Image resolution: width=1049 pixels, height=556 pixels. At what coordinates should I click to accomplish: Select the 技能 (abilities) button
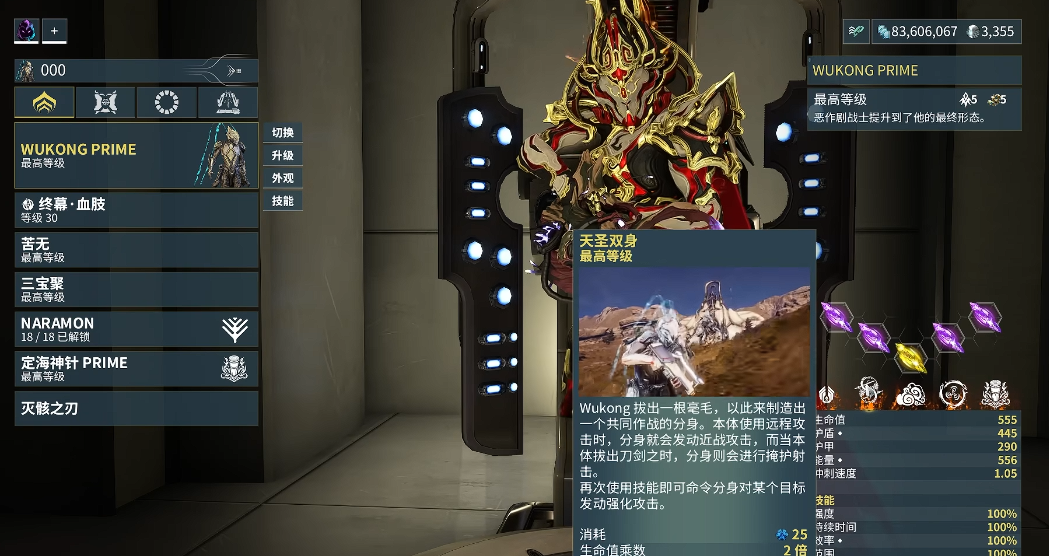(x=282, y=201)
